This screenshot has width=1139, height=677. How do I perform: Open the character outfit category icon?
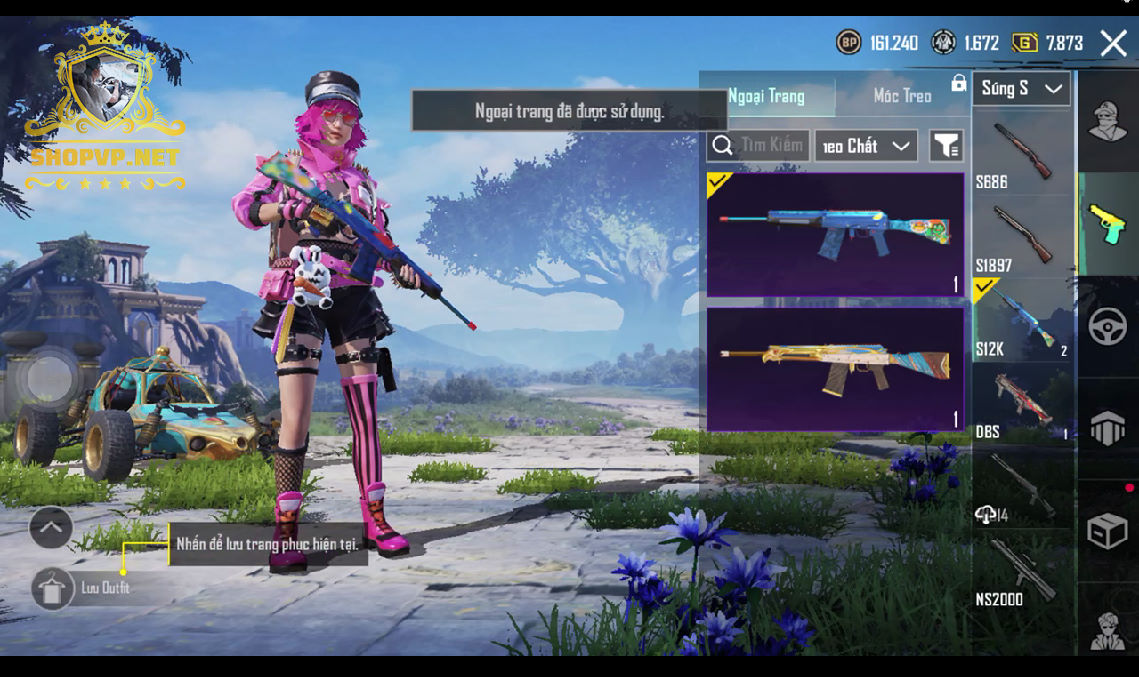[x=1107, y=123]
